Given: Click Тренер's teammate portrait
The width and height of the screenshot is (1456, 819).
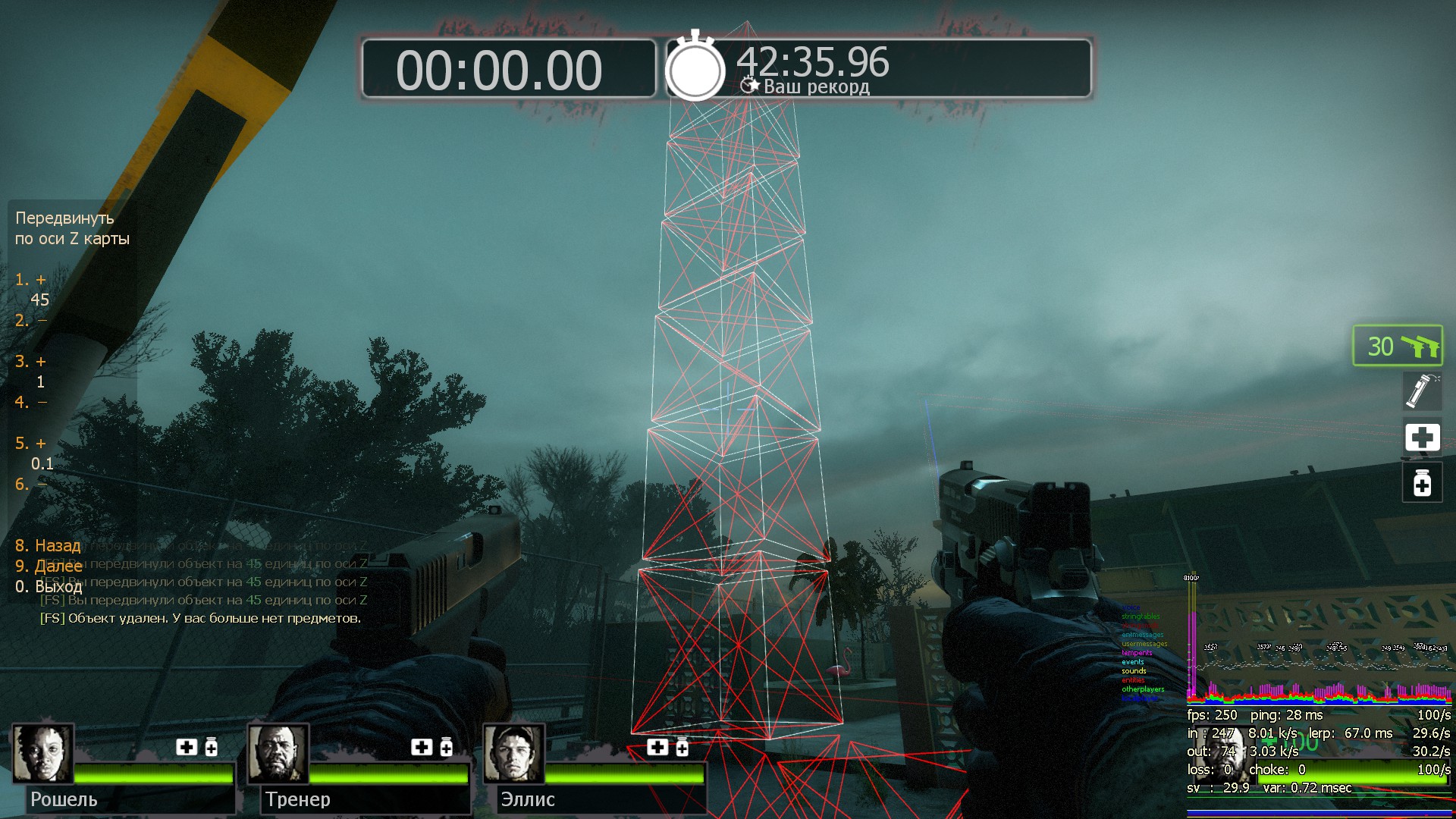Looking at the screenshot, I should point(278,753).
